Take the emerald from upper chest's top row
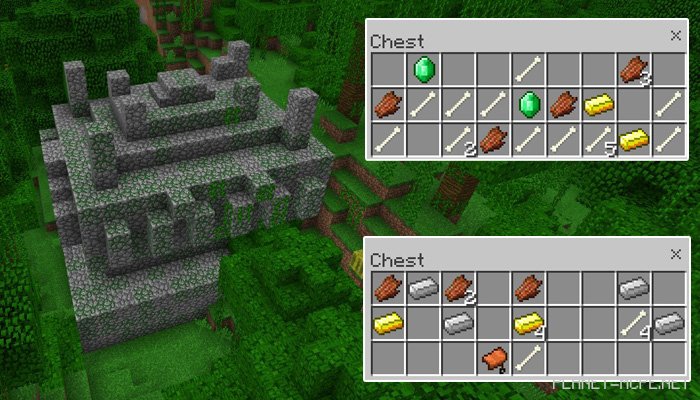The height and width of the screenshot is (400, 700). point(422,69)
